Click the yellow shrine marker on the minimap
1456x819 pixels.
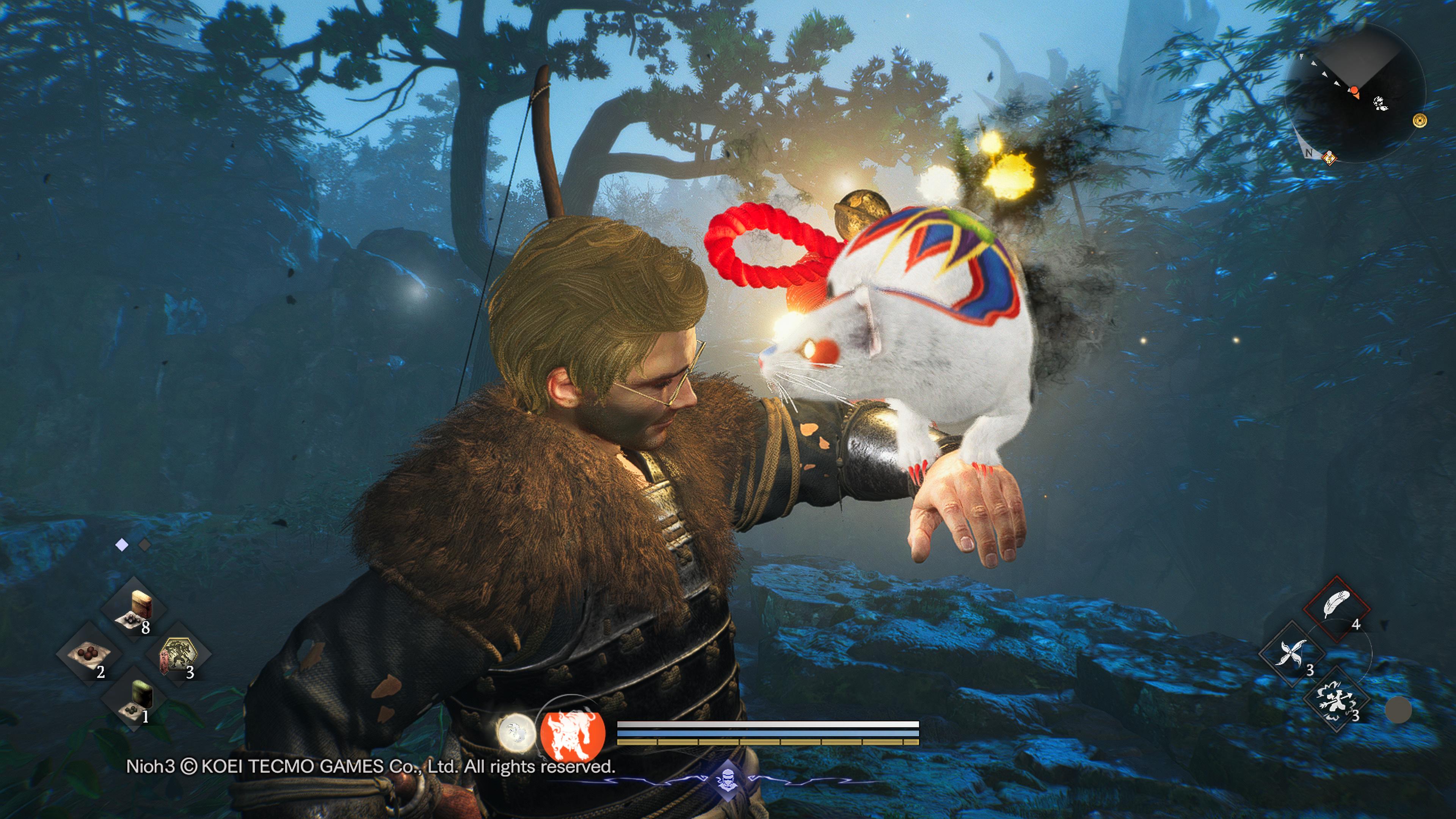[x=1420, y=121]
